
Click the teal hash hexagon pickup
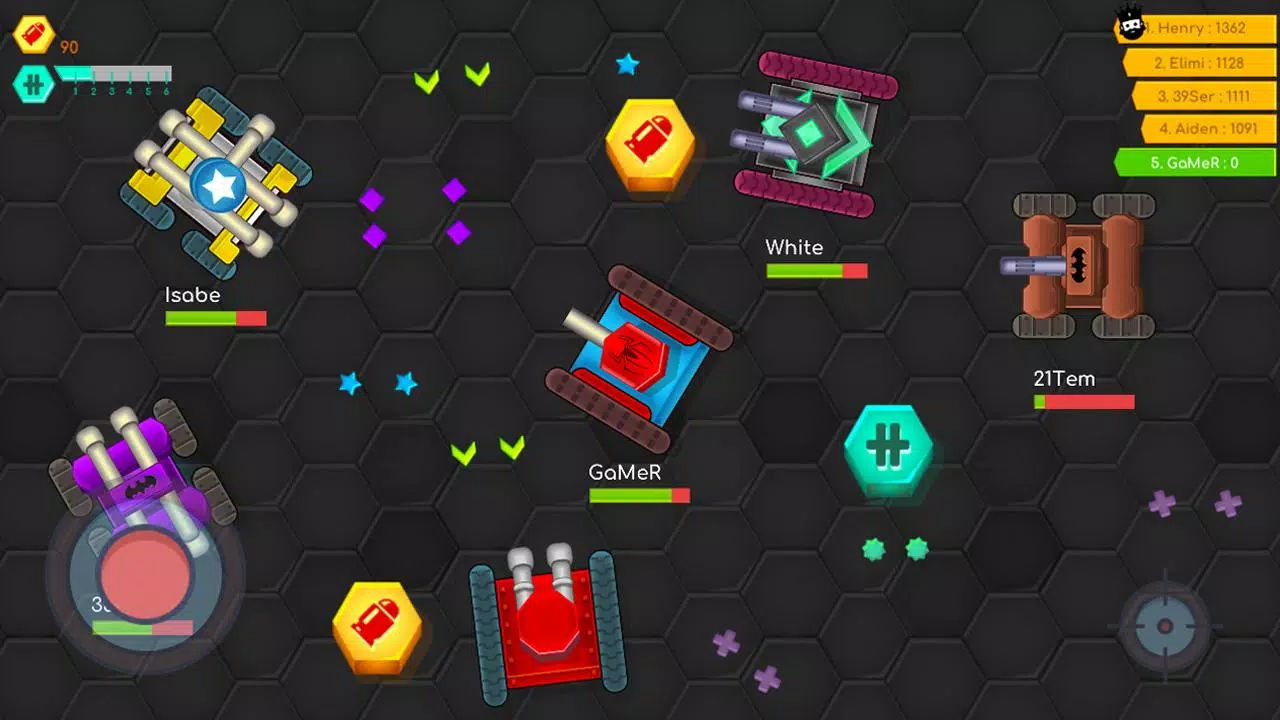889,448
